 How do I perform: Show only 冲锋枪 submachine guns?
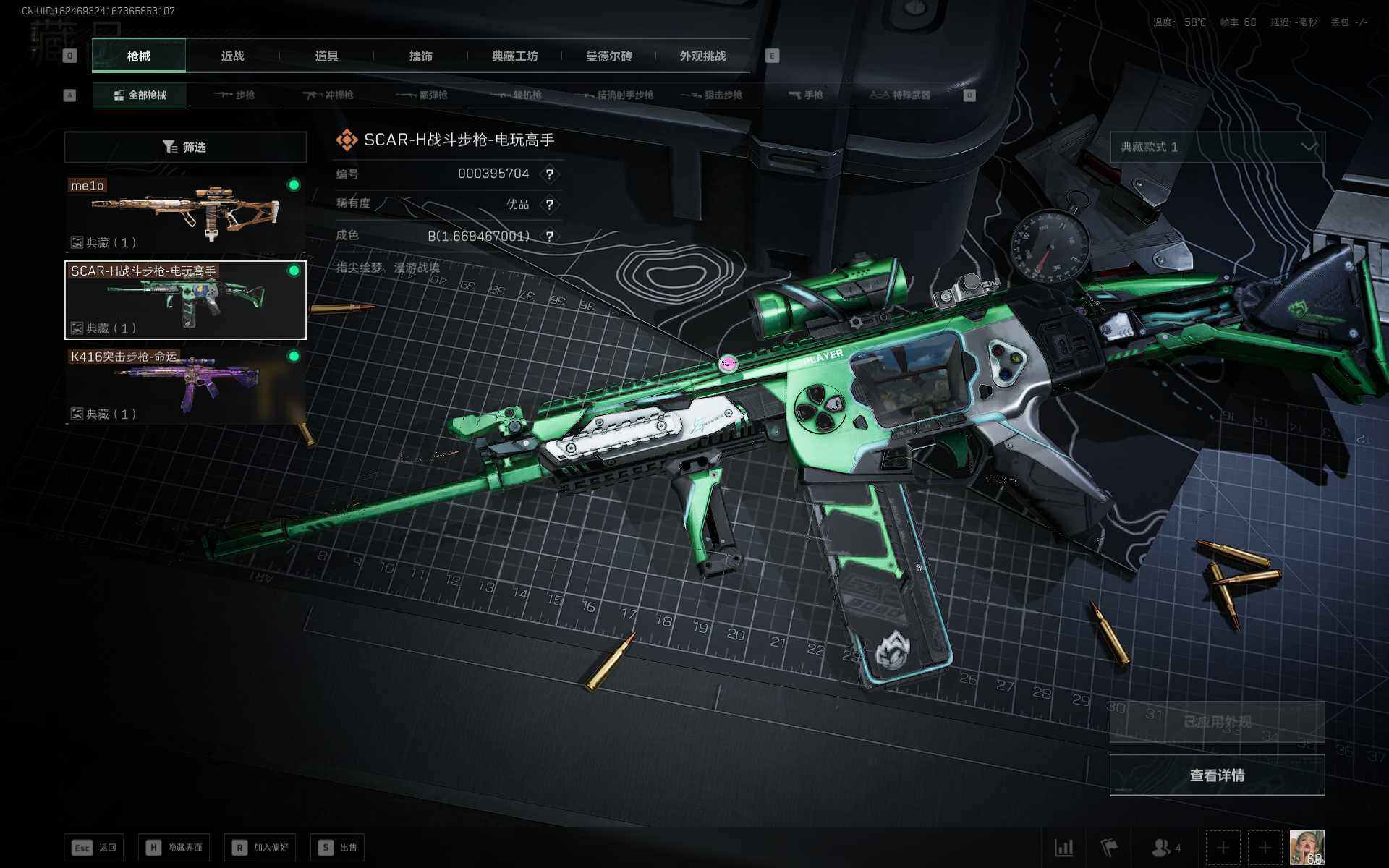(x=329, y=95)
